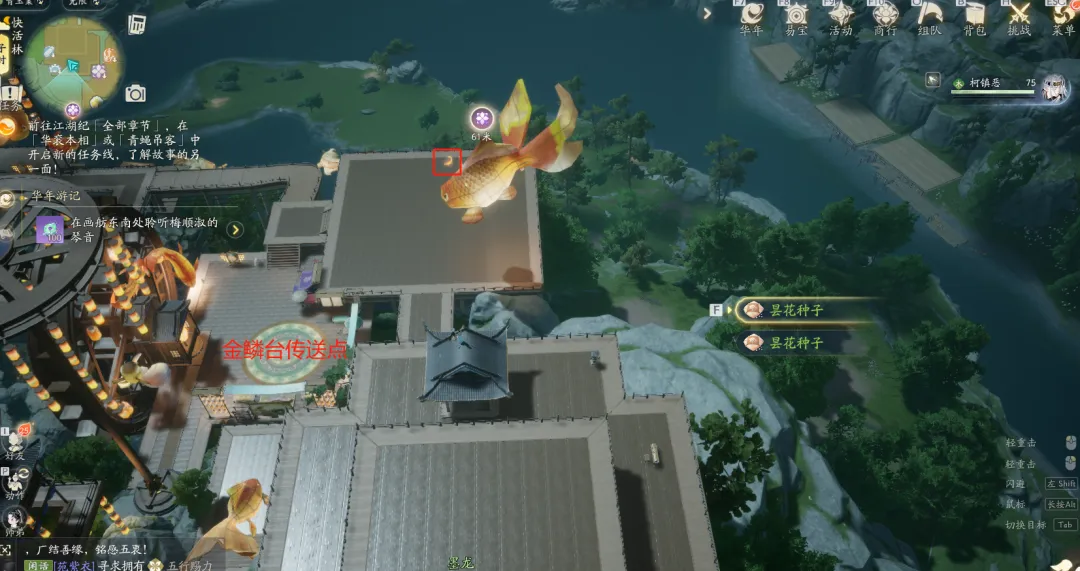
Task: Expand the 华年游记 quest entry arrow
Action: [235, 229]
